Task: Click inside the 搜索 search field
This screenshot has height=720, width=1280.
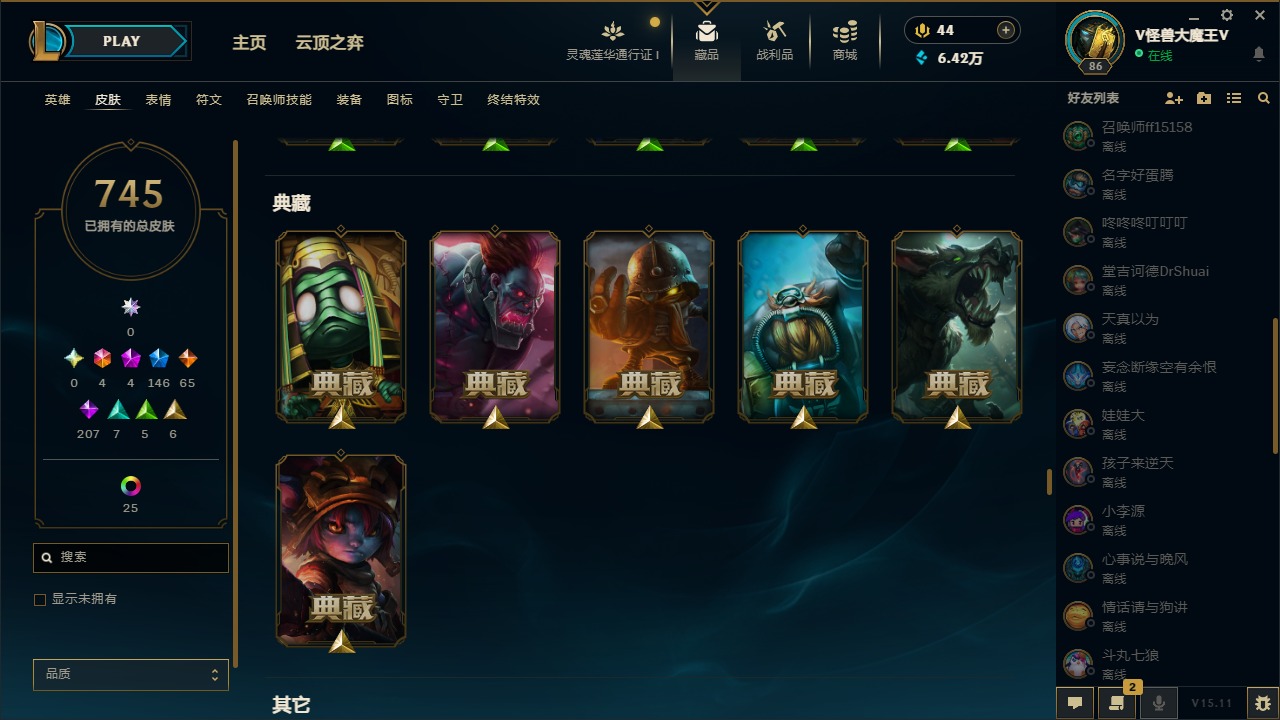Action: tap(130, 557)
